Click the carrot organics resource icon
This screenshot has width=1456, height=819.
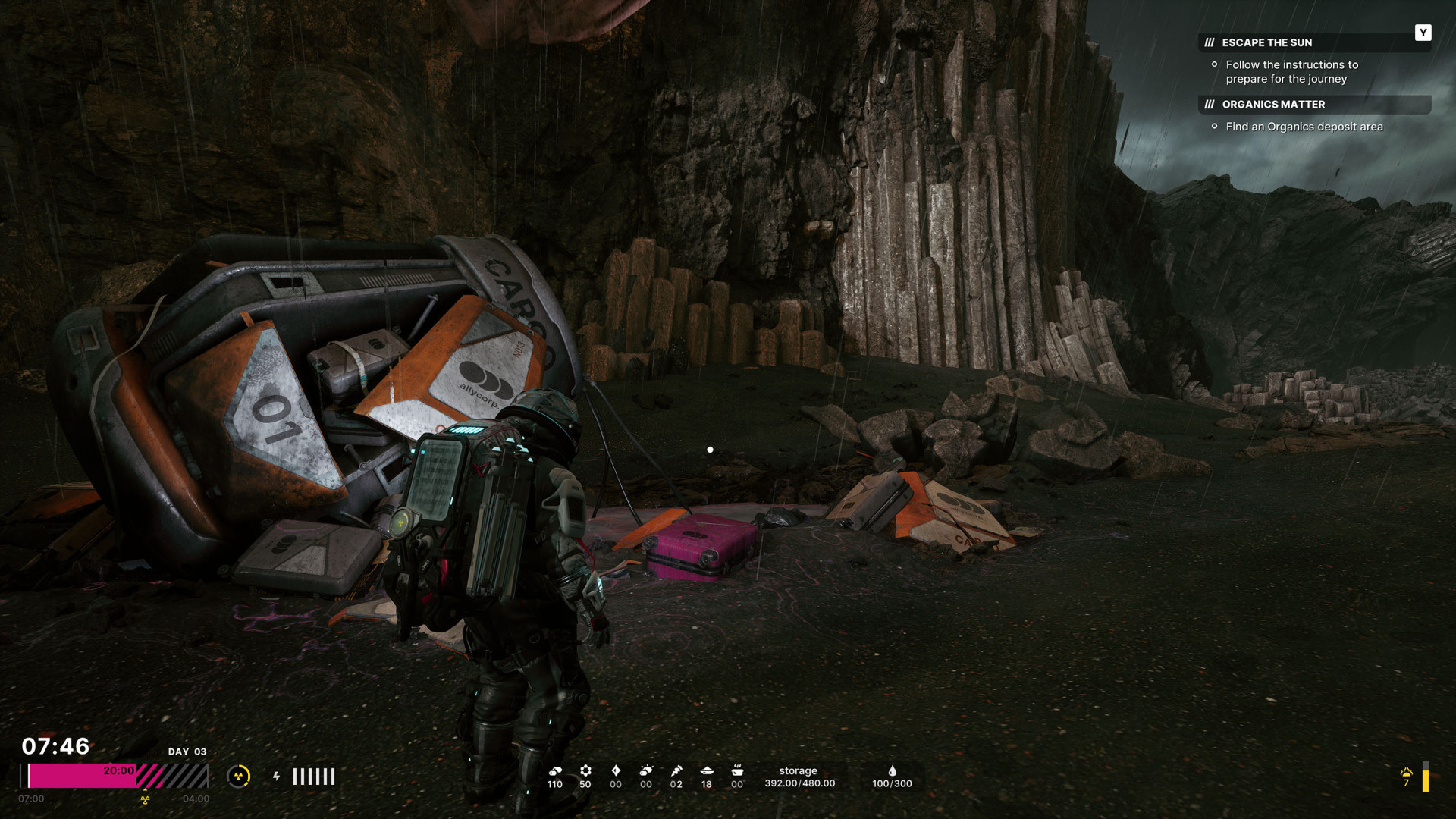click(x=676, y=770)
